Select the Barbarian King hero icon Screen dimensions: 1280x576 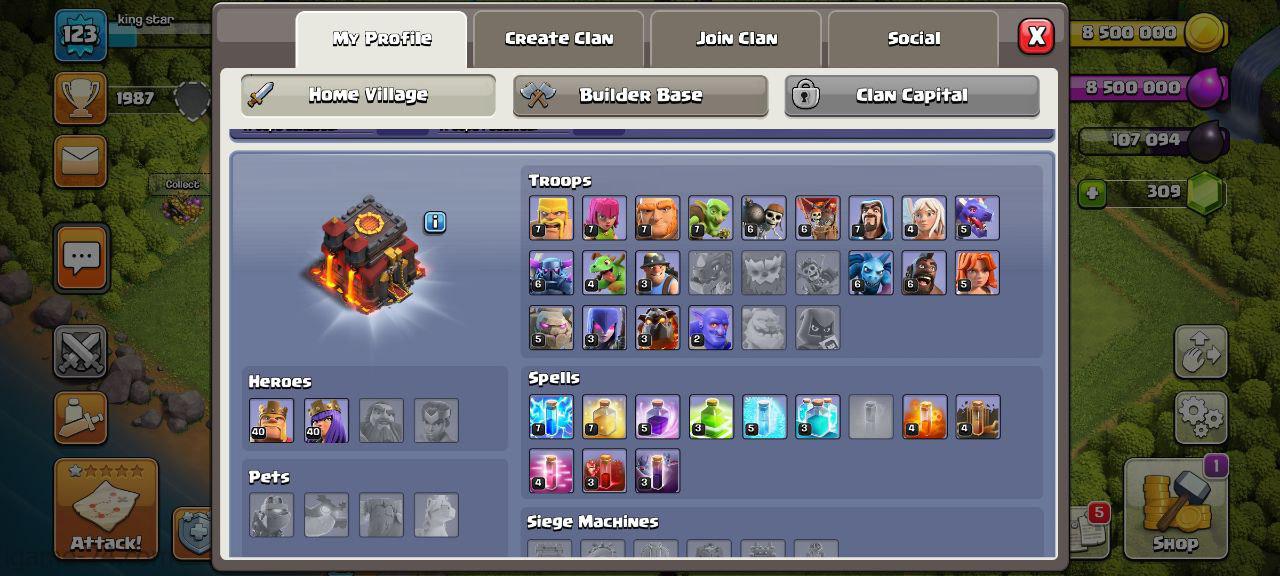[271, 420]
